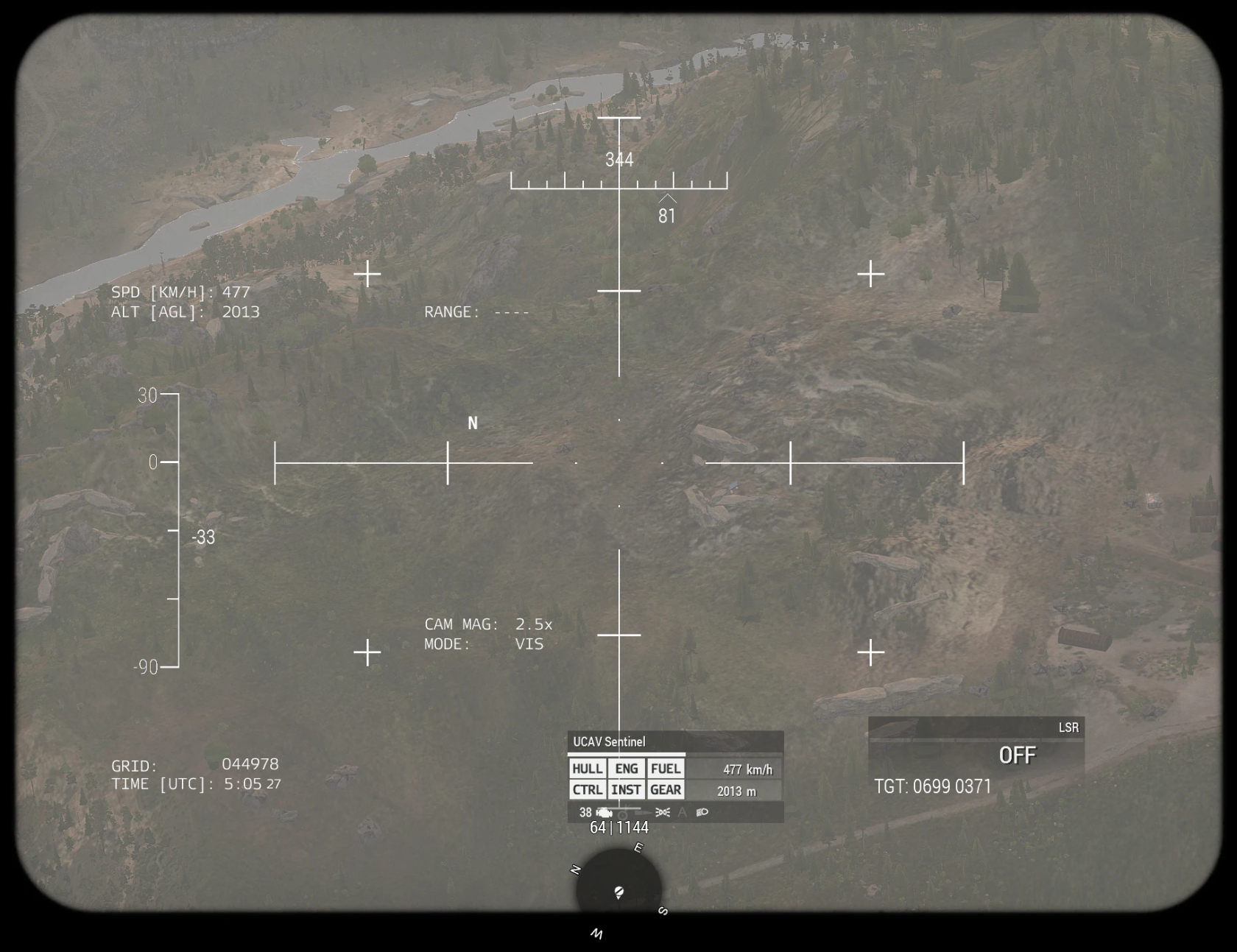Click the bullet ammunition icon
The image size is (1237, 952).
click(x=642, y=812)
